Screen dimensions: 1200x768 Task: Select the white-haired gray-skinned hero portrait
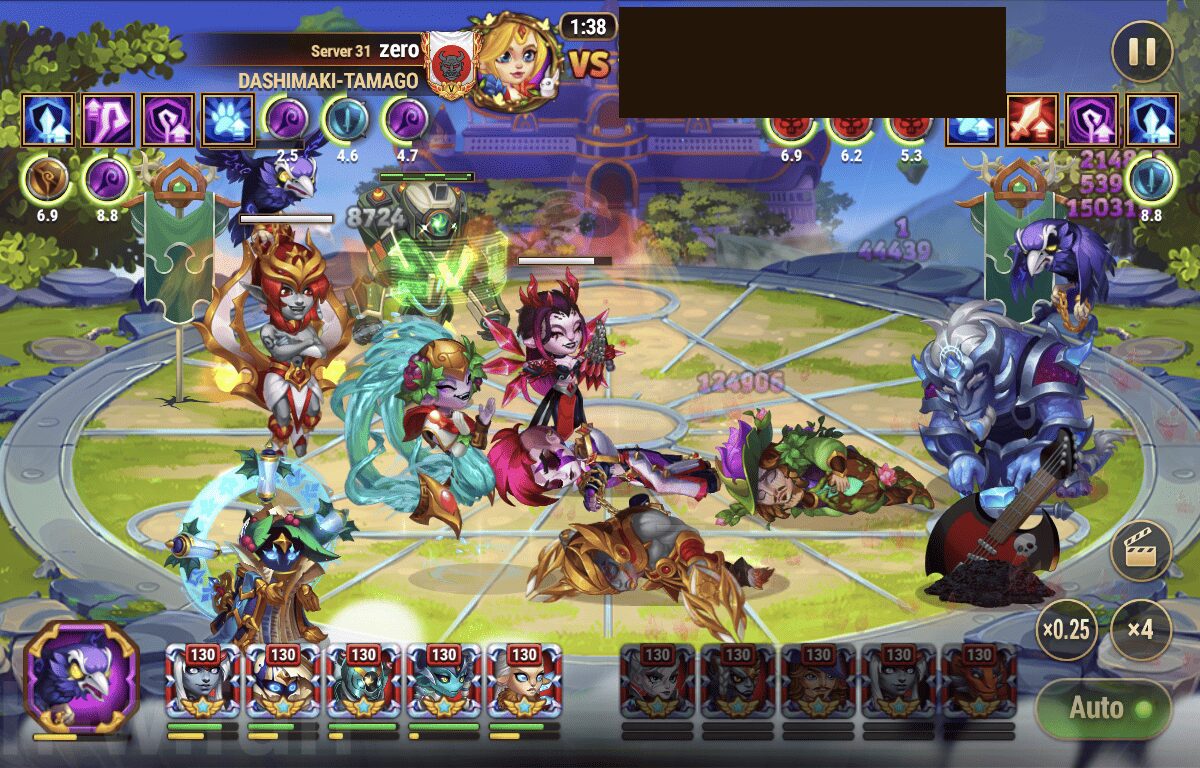pyautogui.click(x=203, y=681)
